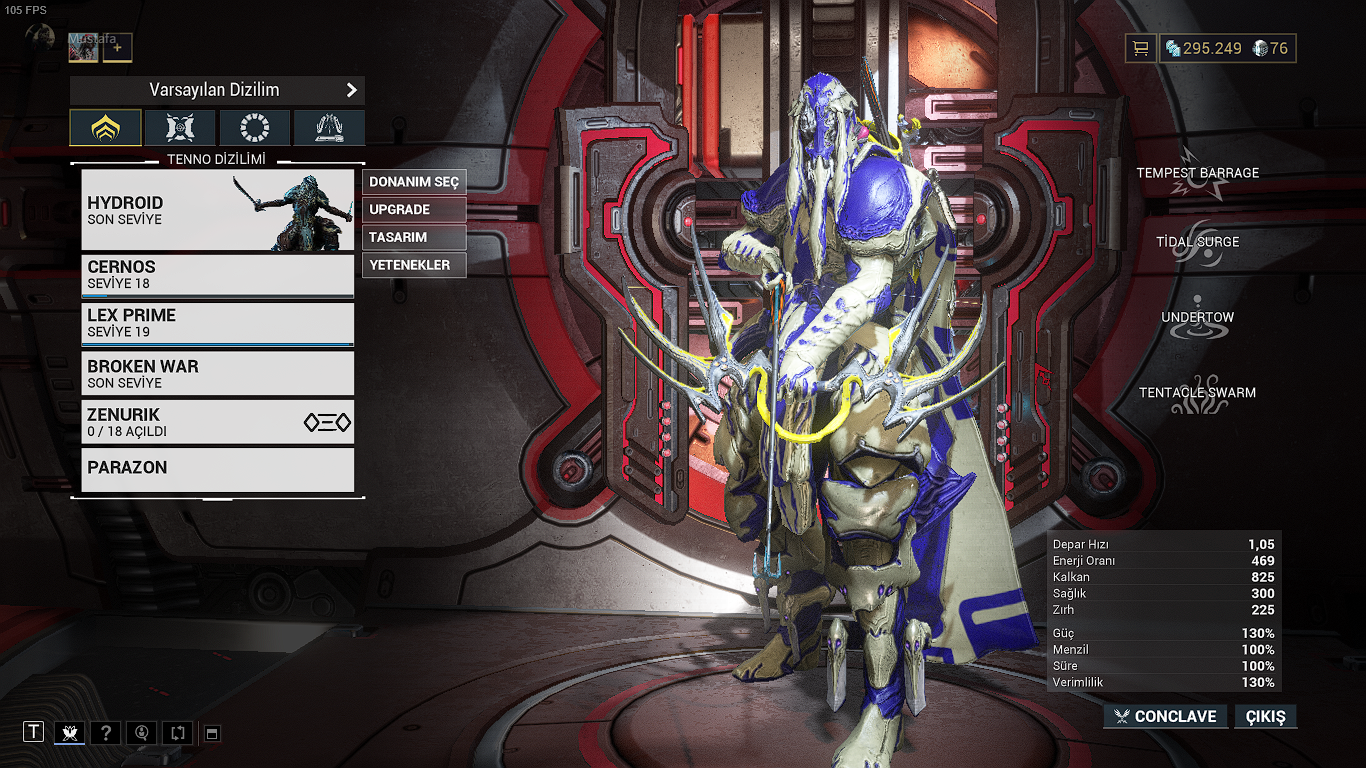1366x768 pixels.
Task: View the Undertow ability
Action: [x=1197, y=316]
